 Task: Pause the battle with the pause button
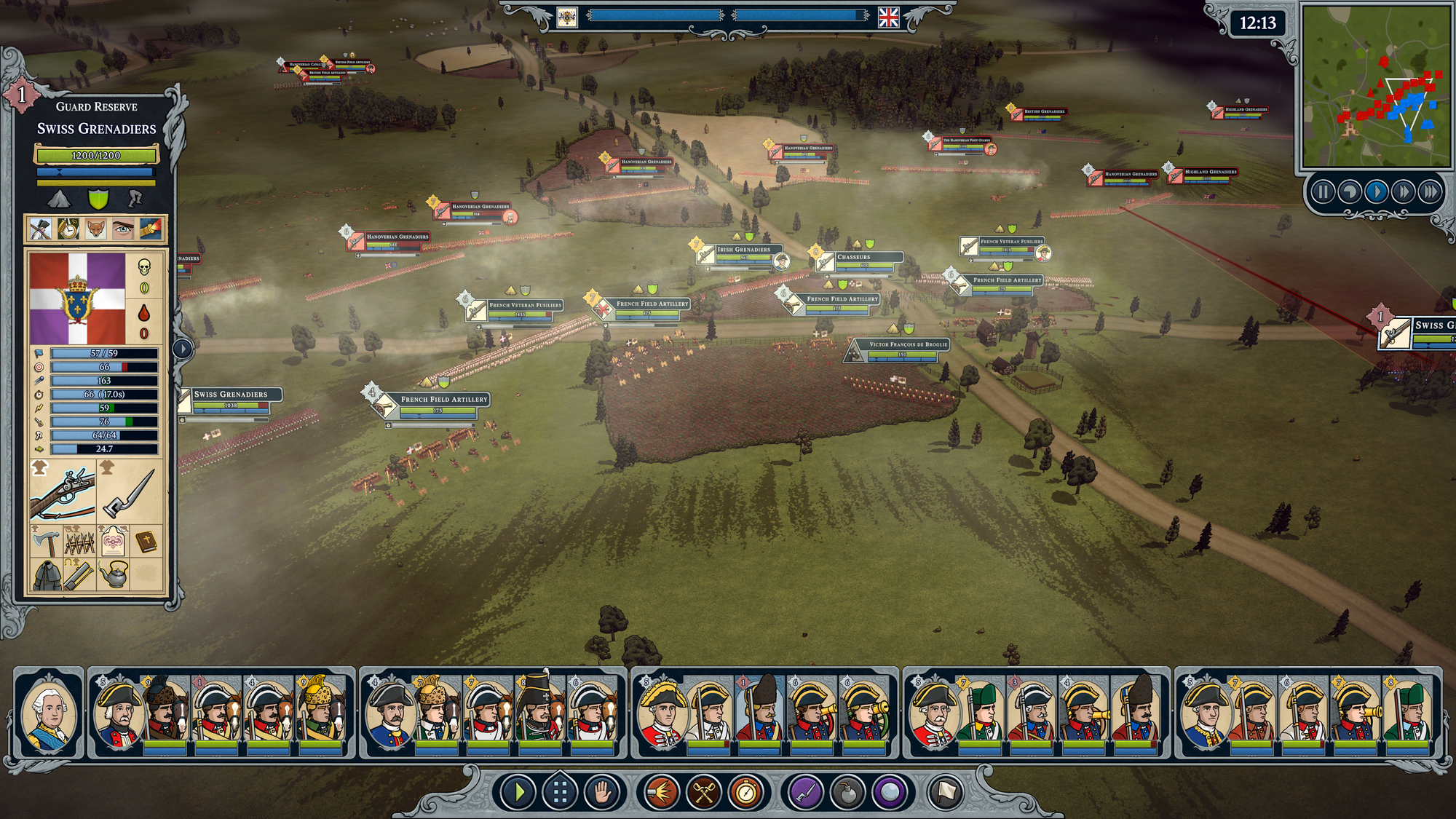tap(1324, 192)
